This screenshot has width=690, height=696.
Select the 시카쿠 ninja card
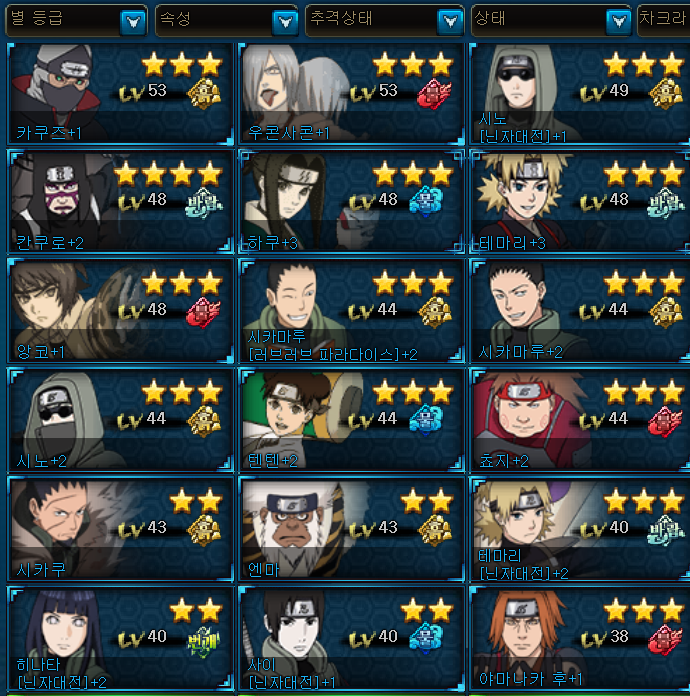(x=119, y=530)
